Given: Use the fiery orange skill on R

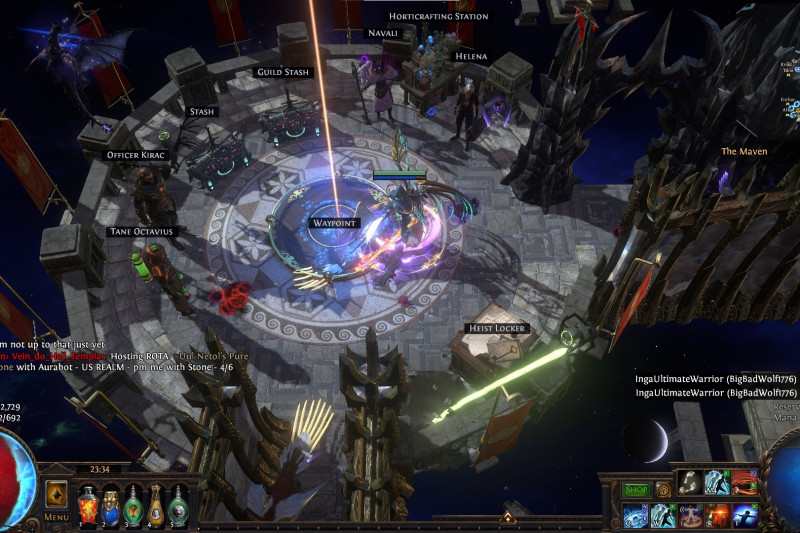Looking at the screenshot, I should click(x=718, y=516).
